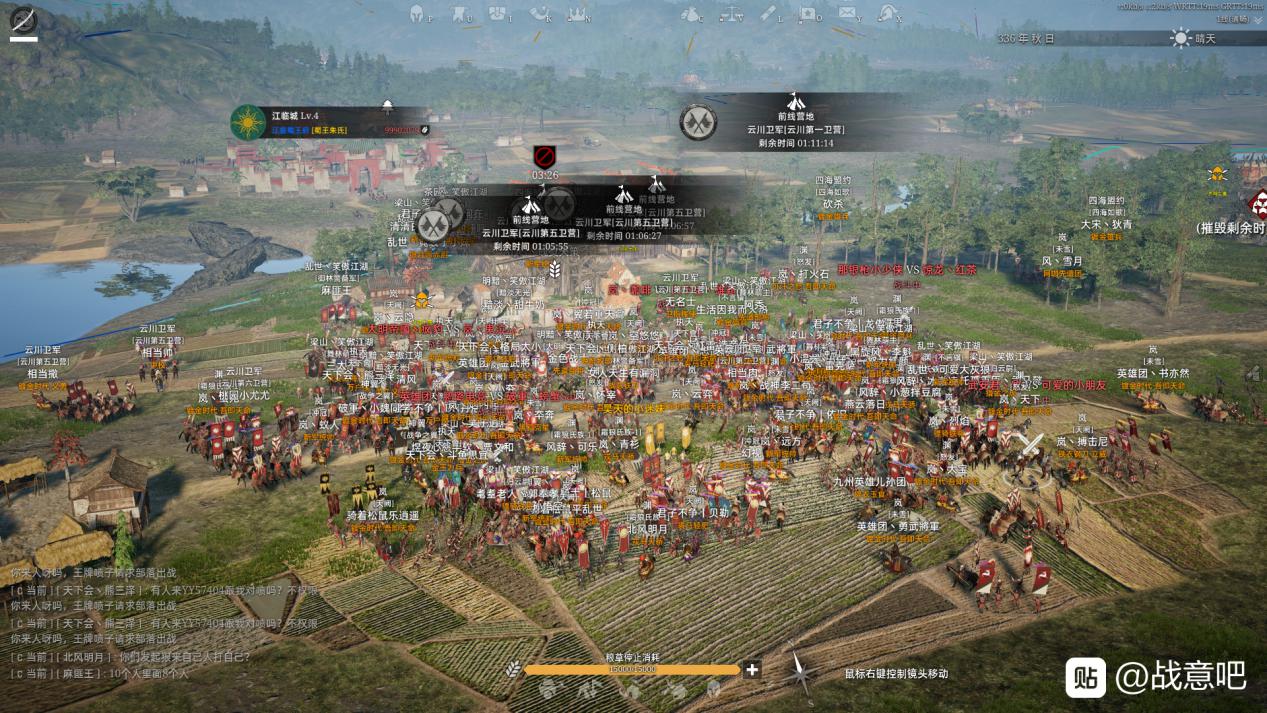1267x713 pixels.
Task: Open the envelope mail icon
Action: tap(847, 13)
